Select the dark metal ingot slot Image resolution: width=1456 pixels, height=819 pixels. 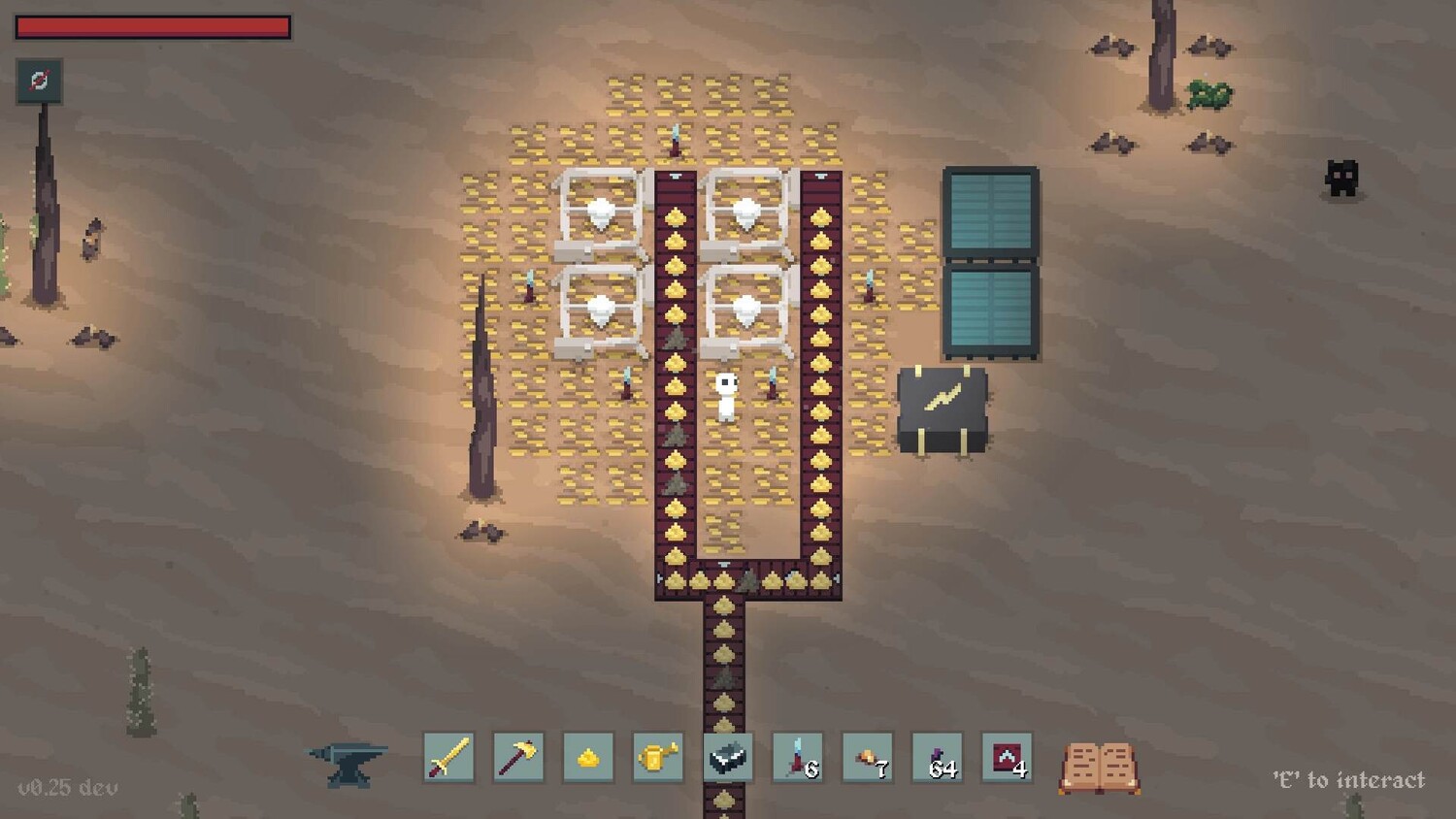click(728, 758)
